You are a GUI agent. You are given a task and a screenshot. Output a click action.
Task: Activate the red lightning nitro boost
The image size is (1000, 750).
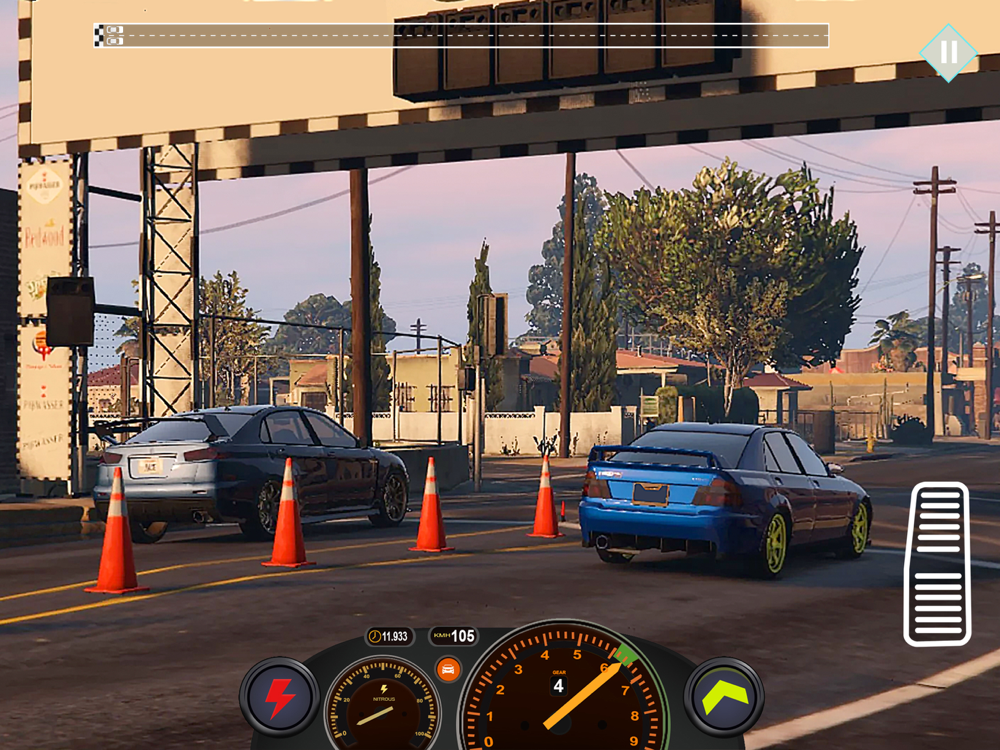(279, 697)
